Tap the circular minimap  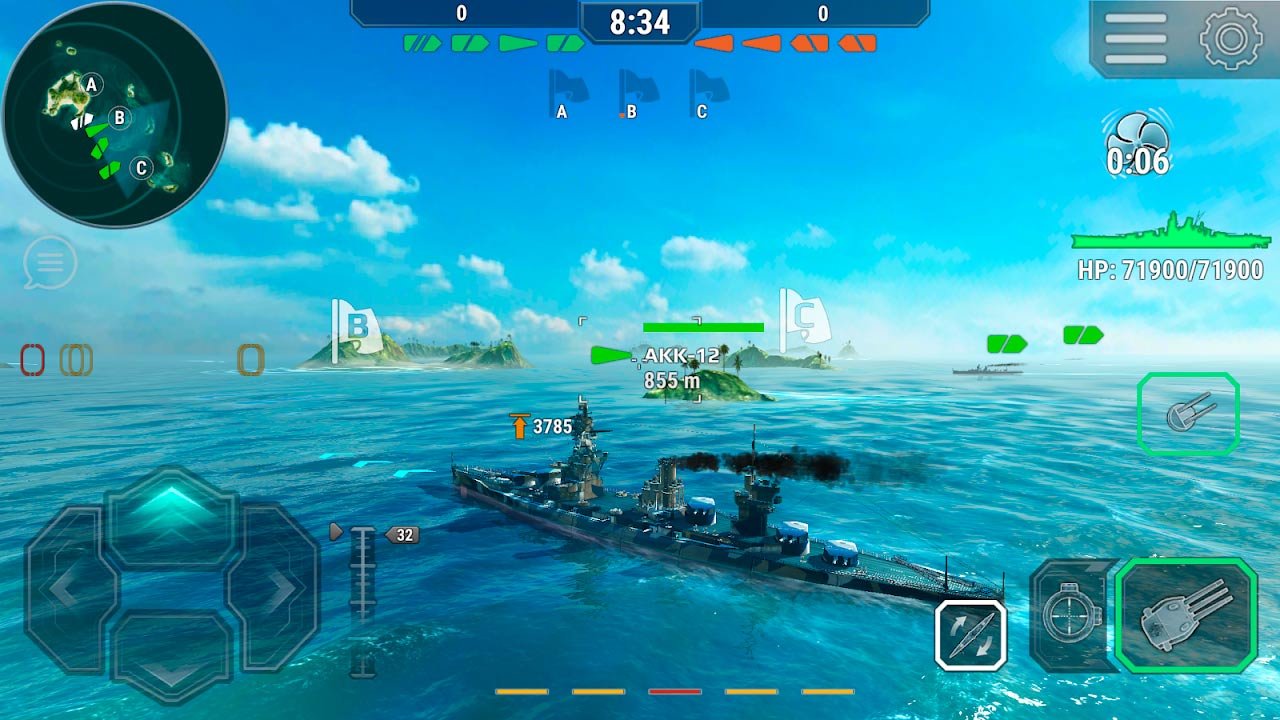(x=114, y=114)
